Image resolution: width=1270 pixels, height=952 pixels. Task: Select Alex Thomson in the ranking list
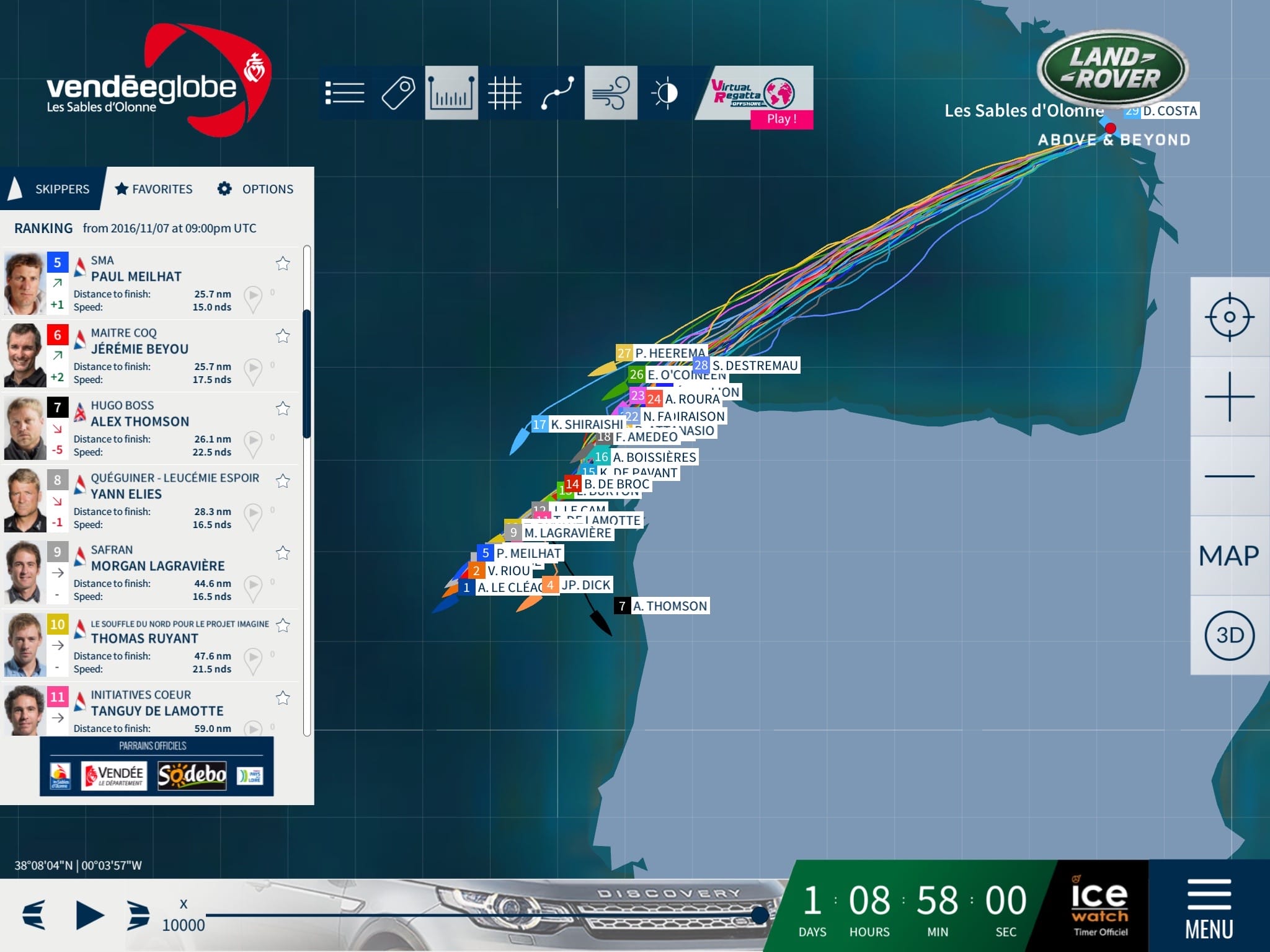click(140, 421)
